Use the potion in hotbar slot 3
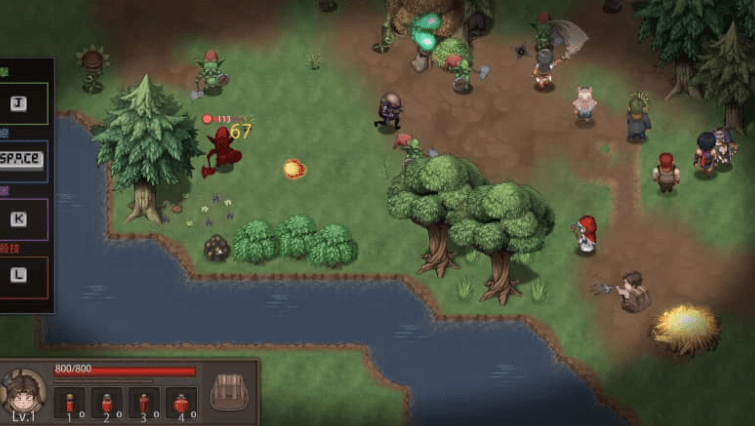755x426 pixels. [x=144, y=402]
